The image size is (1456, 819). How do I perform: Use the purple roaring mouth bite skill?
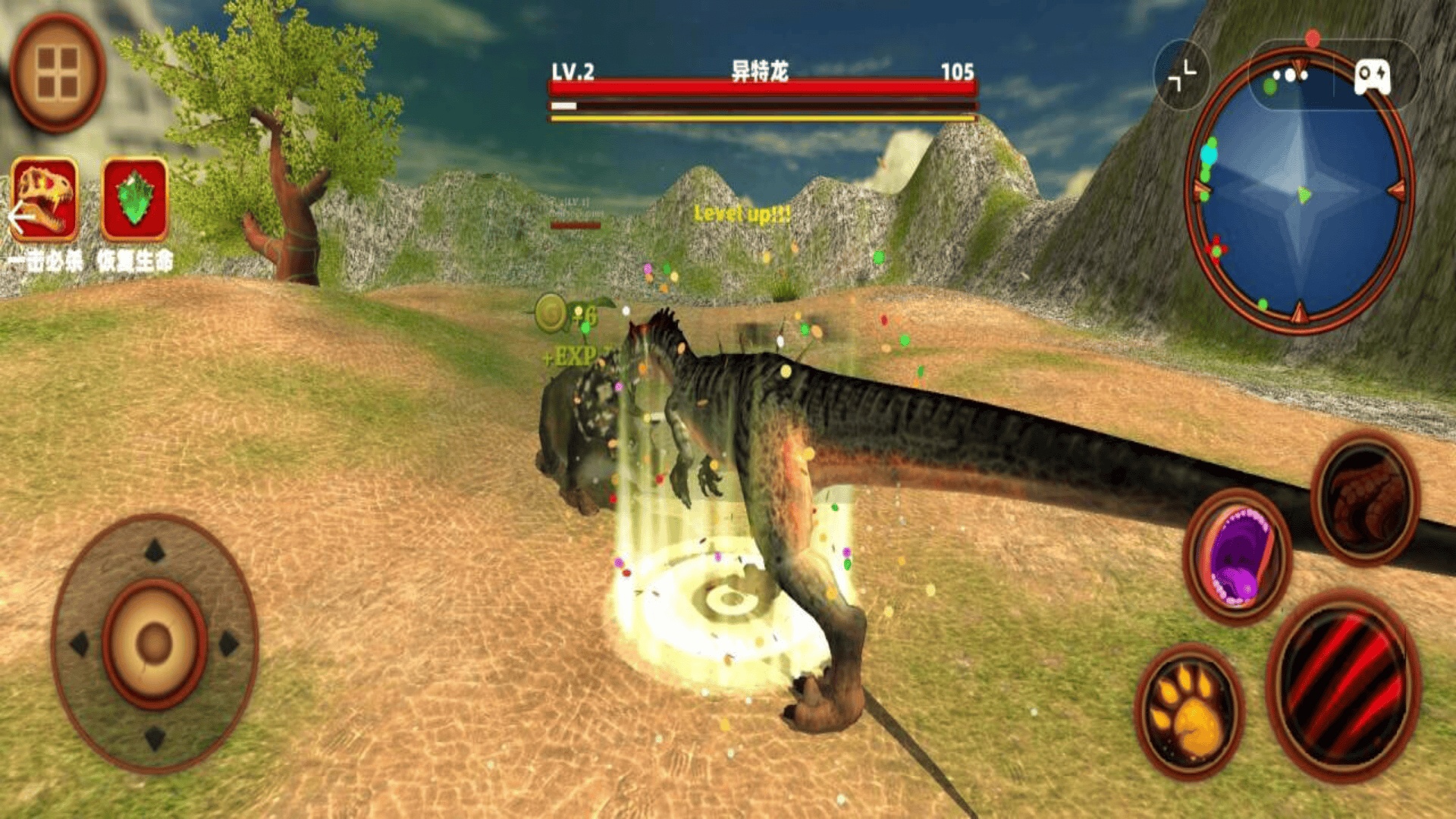[1238, 556]
